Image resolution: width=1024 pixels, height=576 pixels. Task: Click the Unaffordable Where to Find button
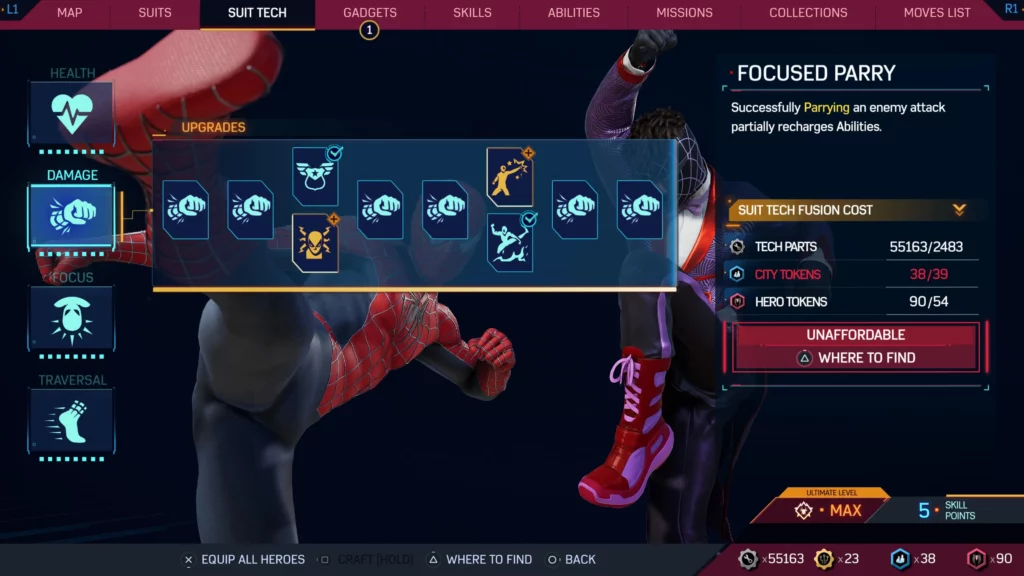(855, 347)
